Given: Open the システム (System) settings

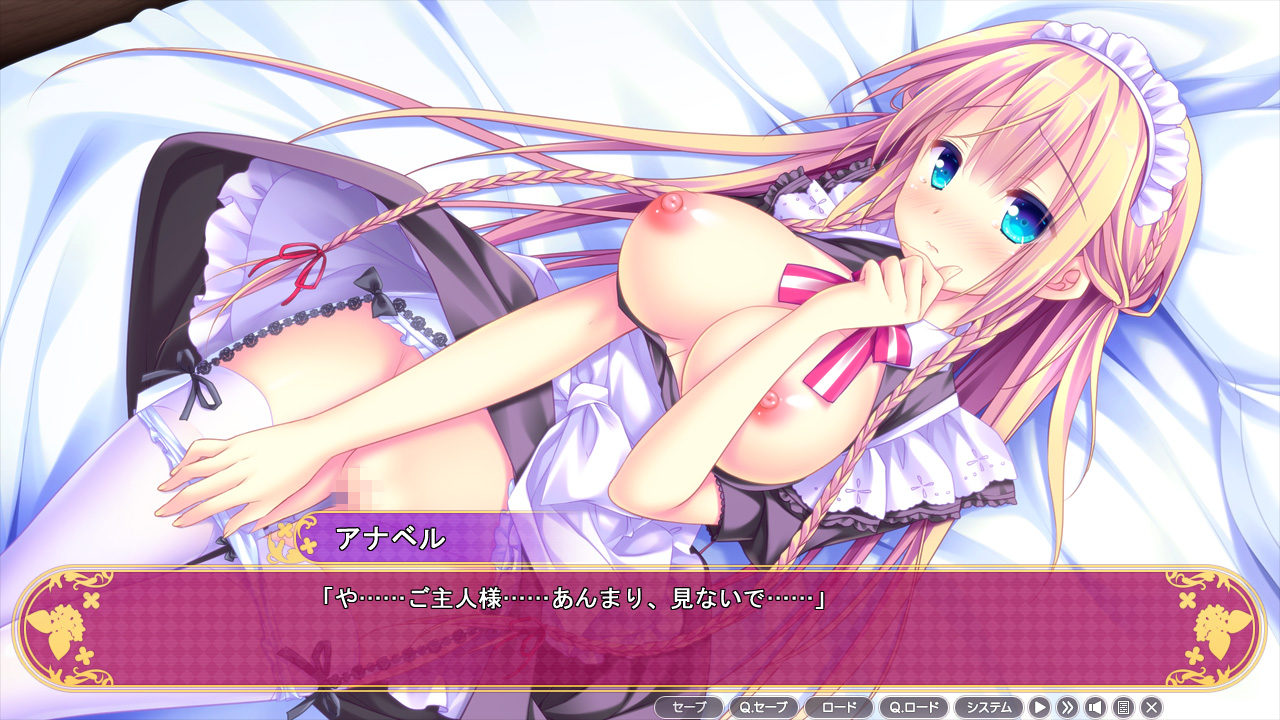Looking at the screenshot, I should pos(989,707).
